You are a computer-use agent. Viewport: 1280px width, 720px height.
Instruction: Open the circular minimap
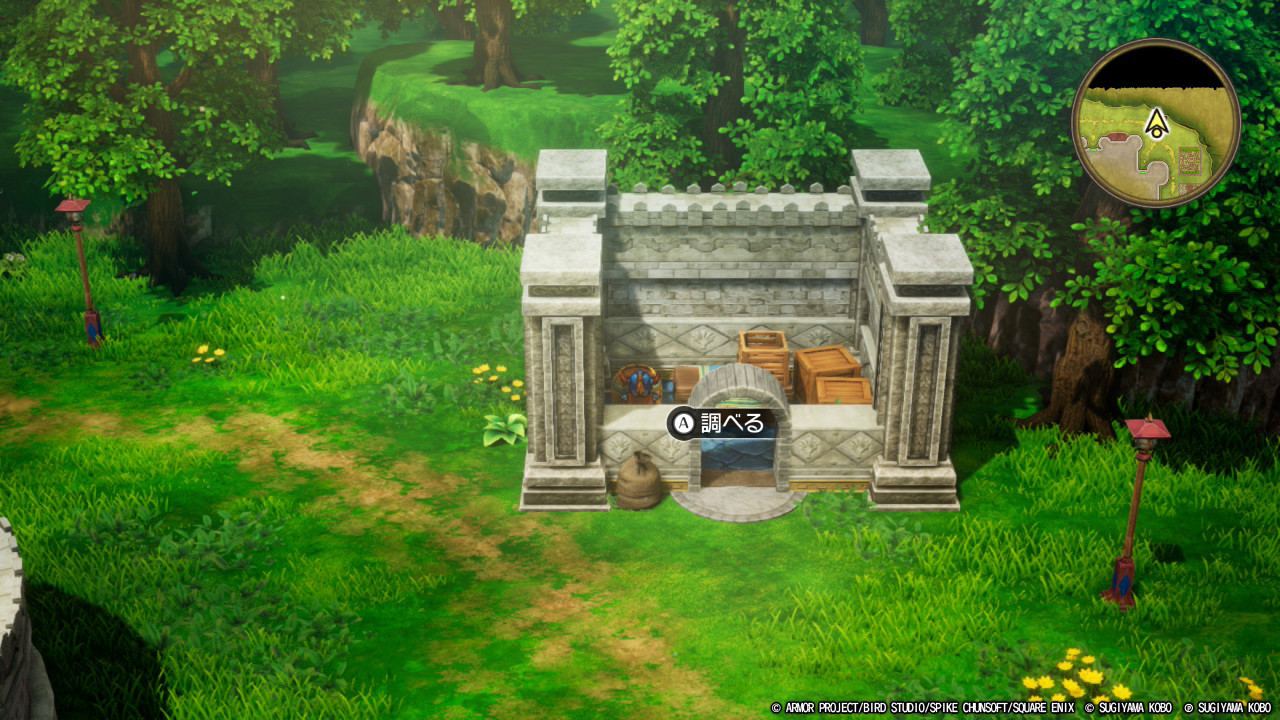coord(1156,124)
